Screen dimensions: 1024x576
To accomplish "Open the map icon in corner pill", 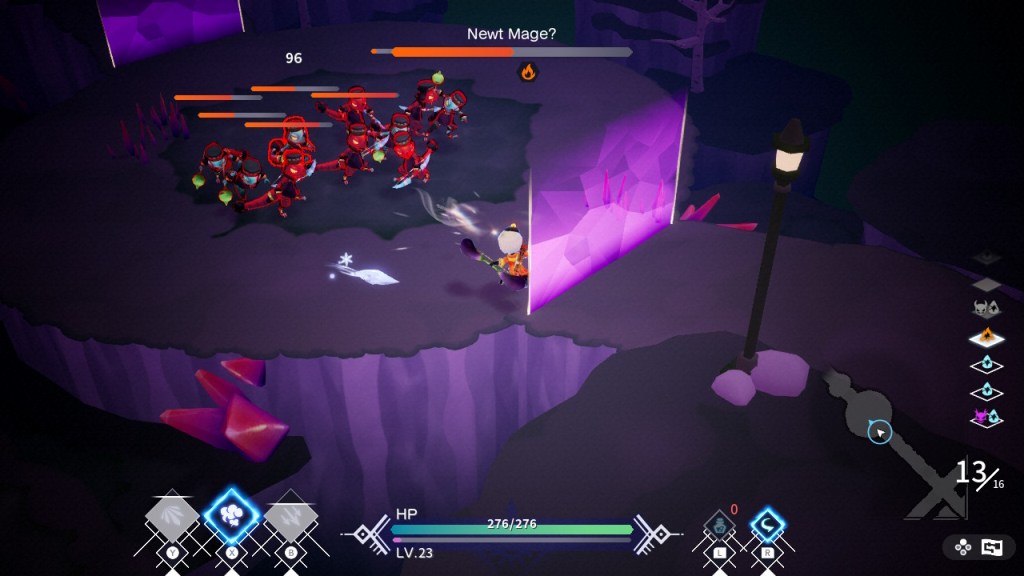I will click(991, 547).
